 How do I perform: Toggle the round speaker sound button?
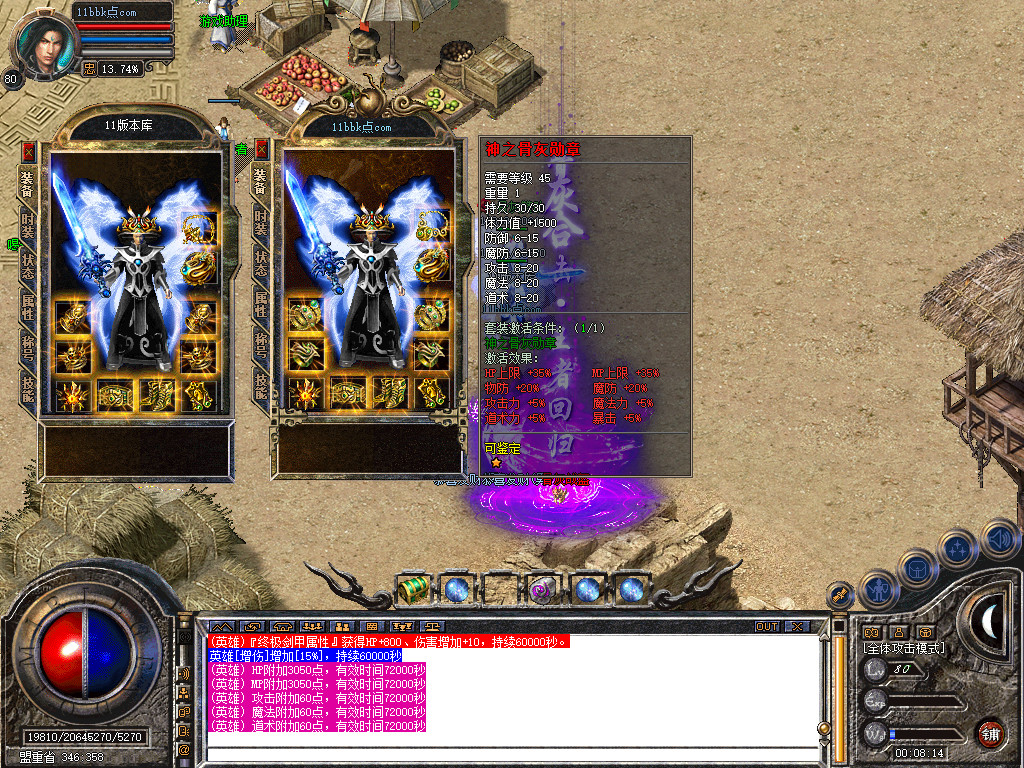[1000, 540]
